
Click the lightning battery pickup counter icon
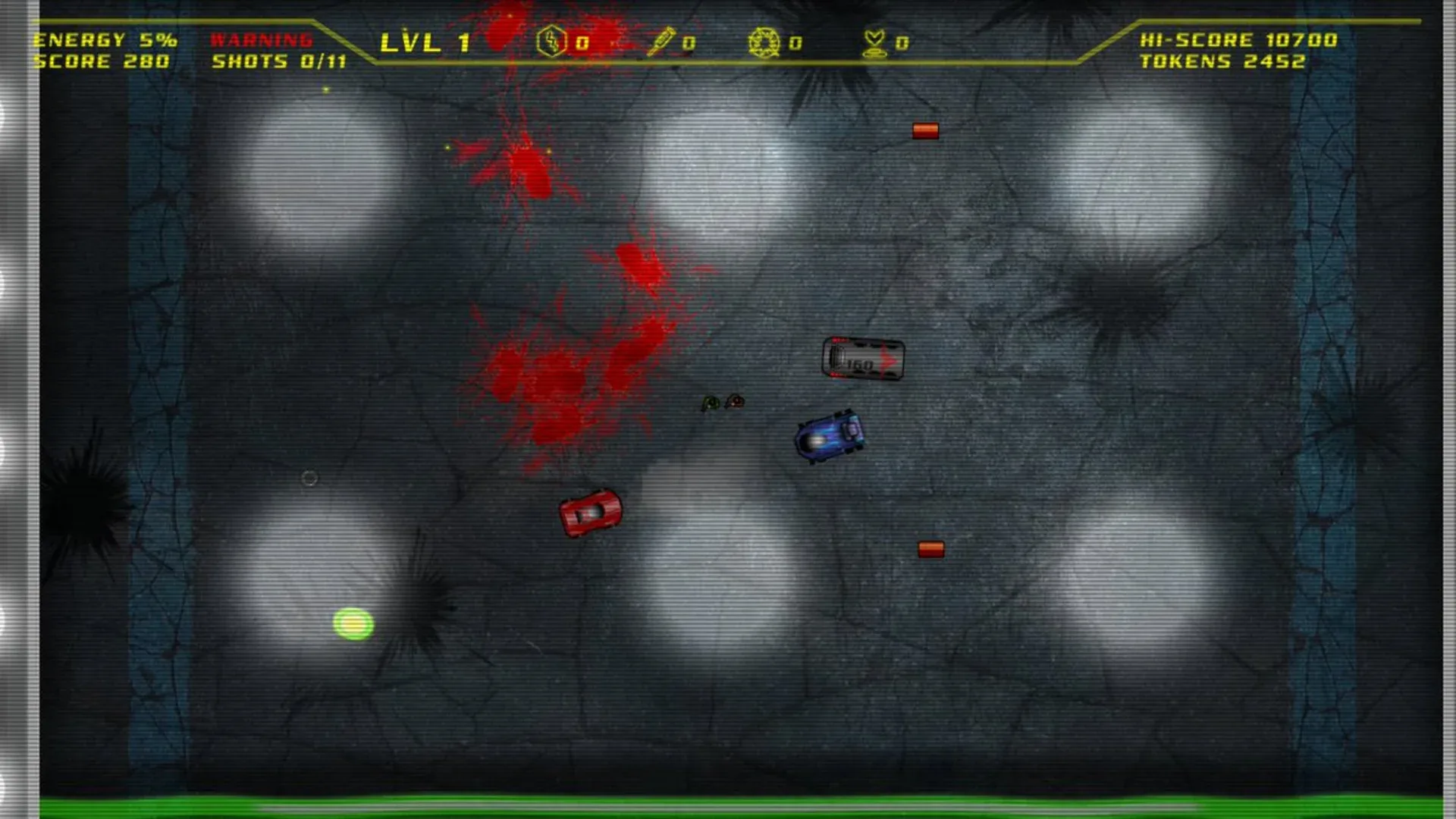coord(551,42)
